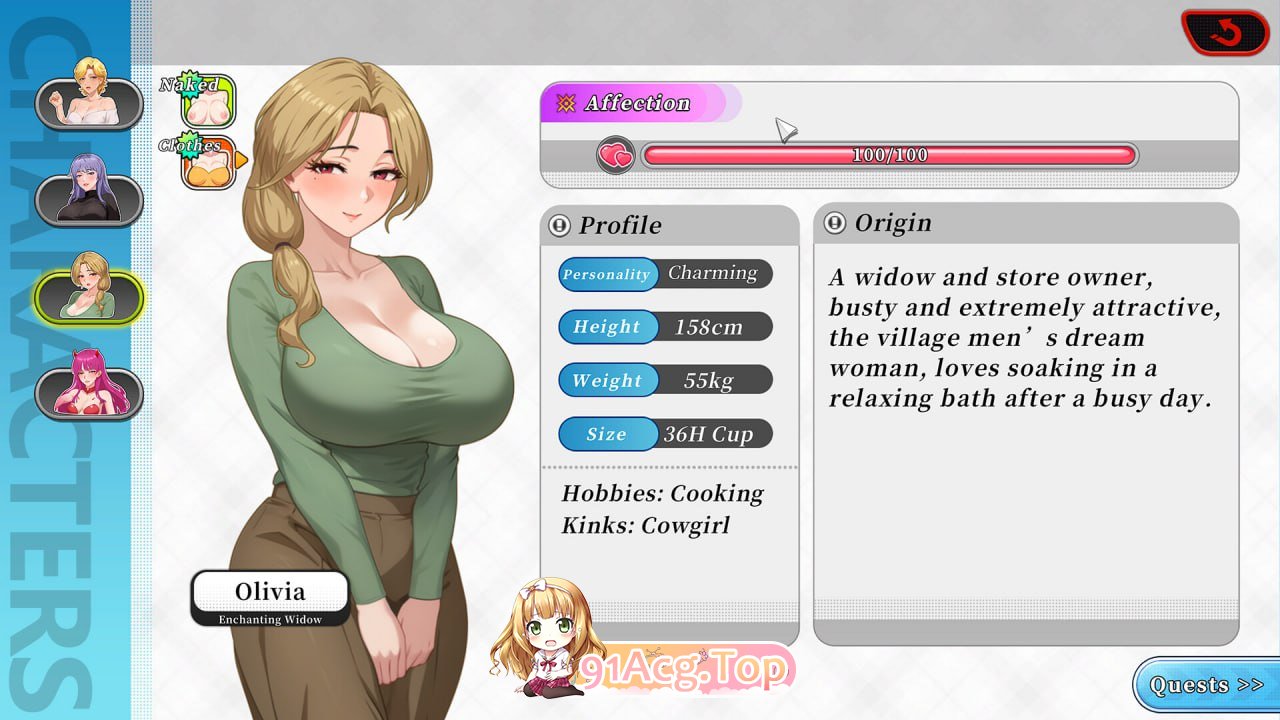Click the ※ emblem on the Affection header

coord(567,102)
